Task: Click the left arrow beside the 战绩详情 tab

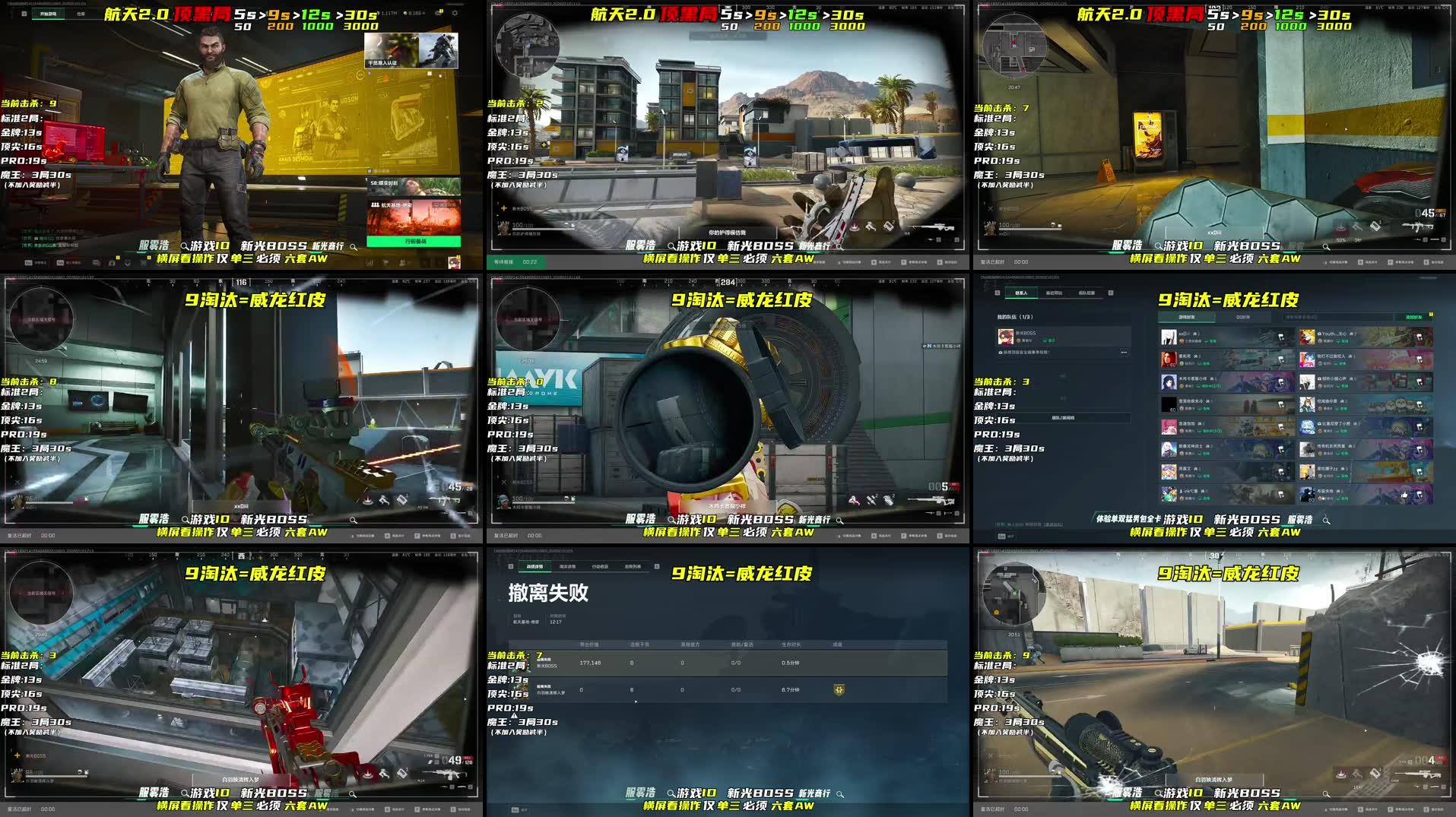Action: (511, 565)
